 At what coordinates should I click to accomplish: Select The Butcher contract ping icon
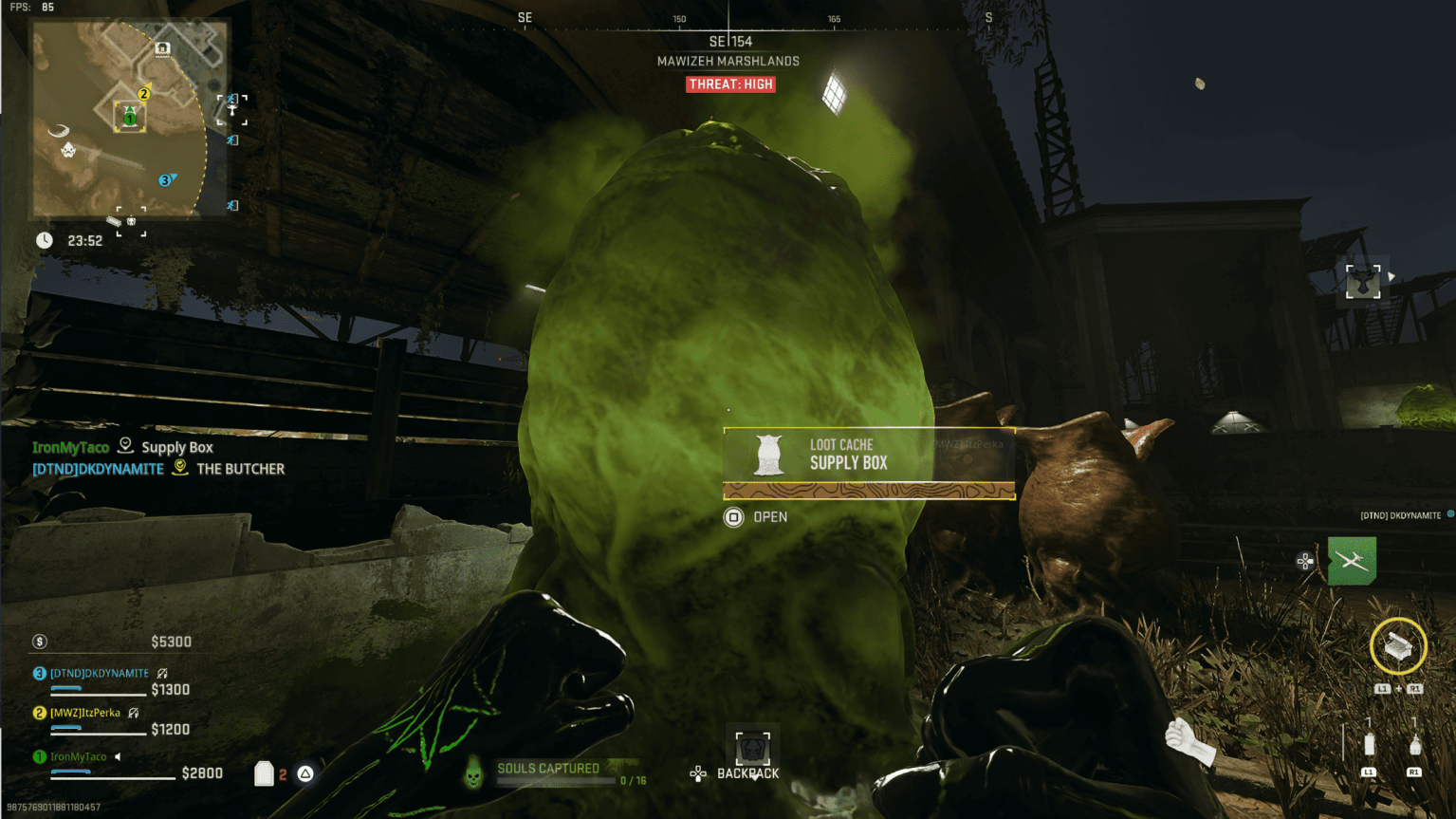(x=179, y=468)
